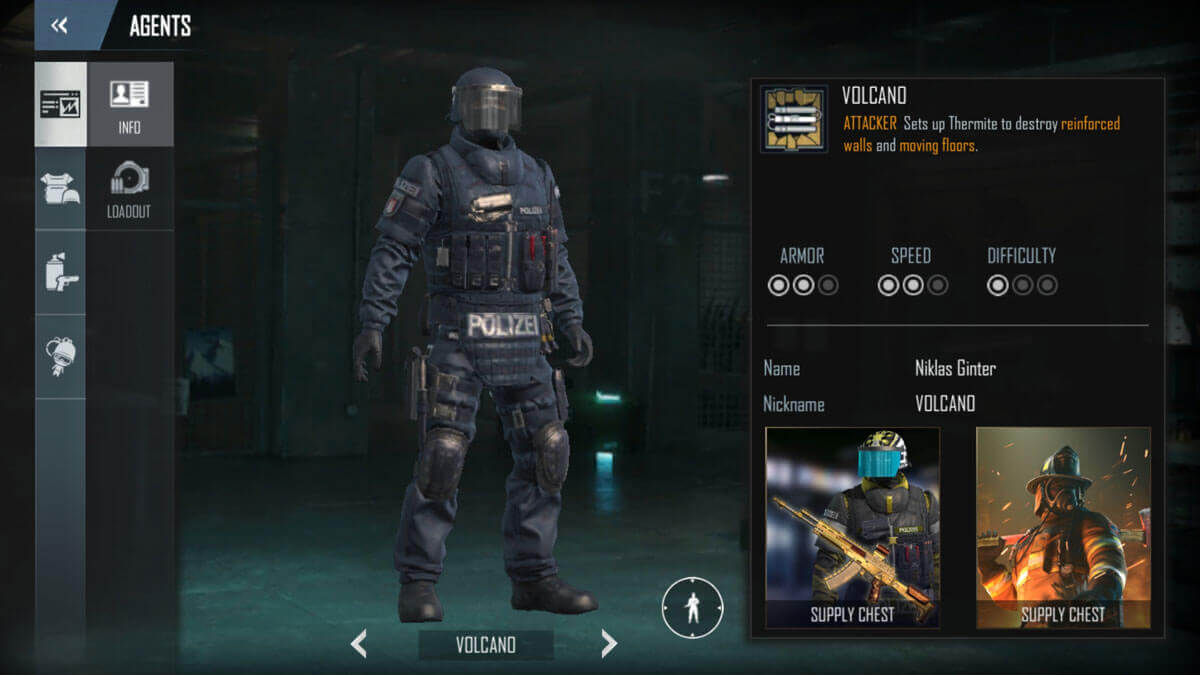Show the next agent with right arrow
Image resolution: width=1200 pixels, height=675 pixels.
pos(609,644)
